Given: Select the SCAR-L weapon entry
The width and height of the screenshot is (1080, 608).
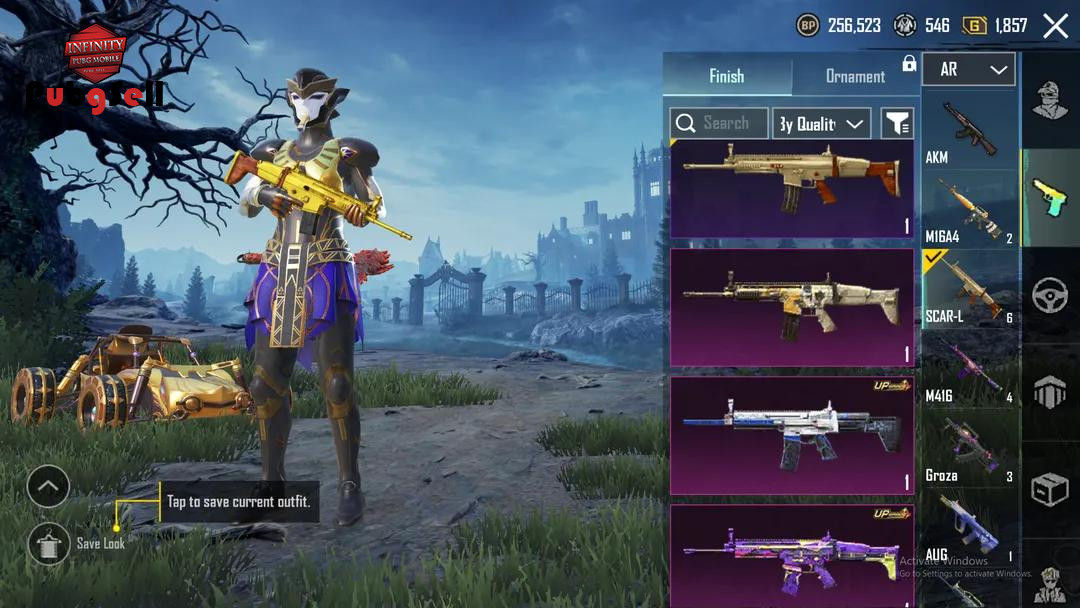Looking at the screenshot, I should coord(969,290).
